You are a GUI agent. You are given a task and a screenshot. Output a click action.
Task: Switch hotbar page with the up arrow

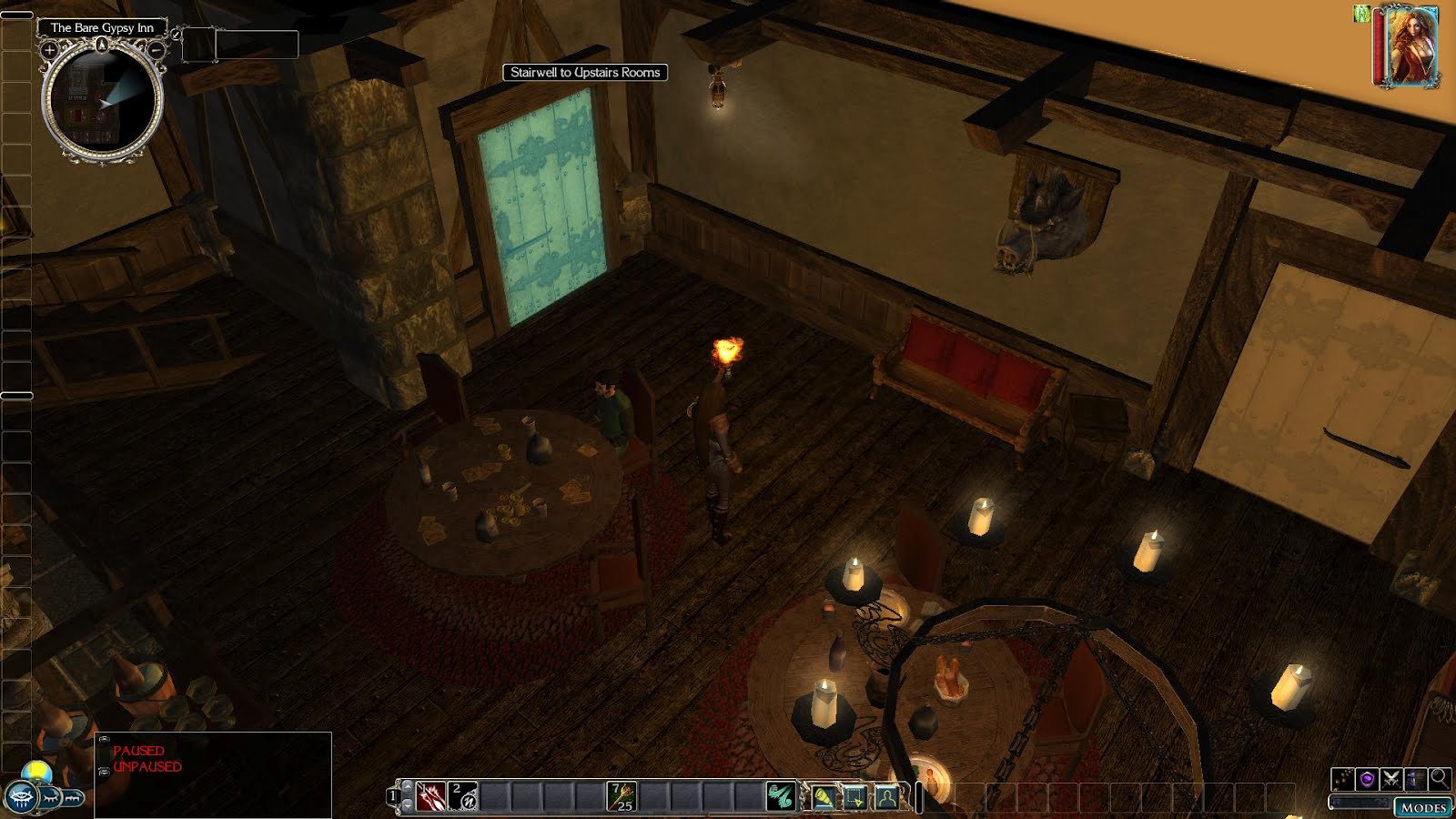407,786
